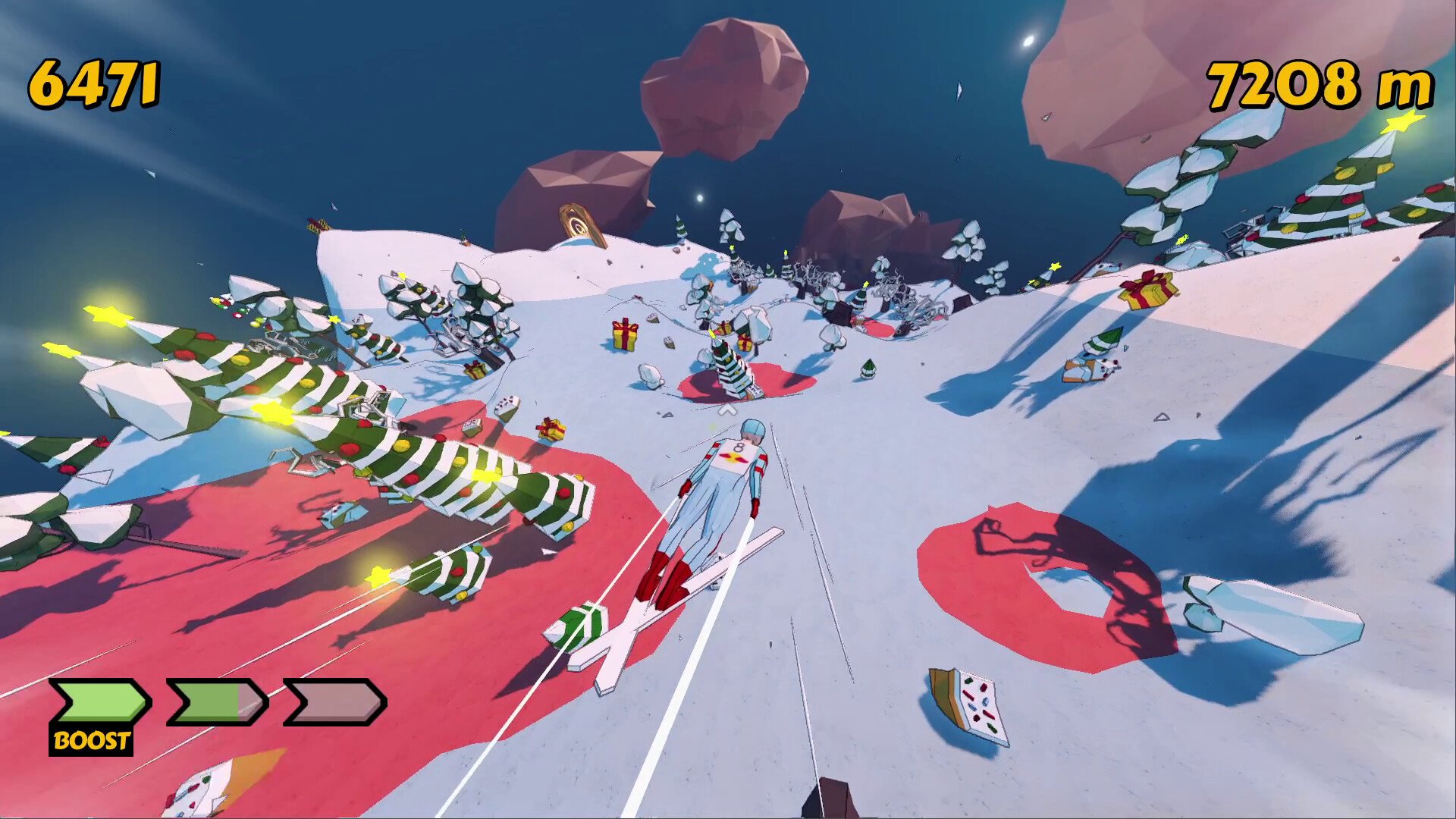Activate the BOOST chevron button
Screen dimensions: 1456x819
click(x=99, y=703)
